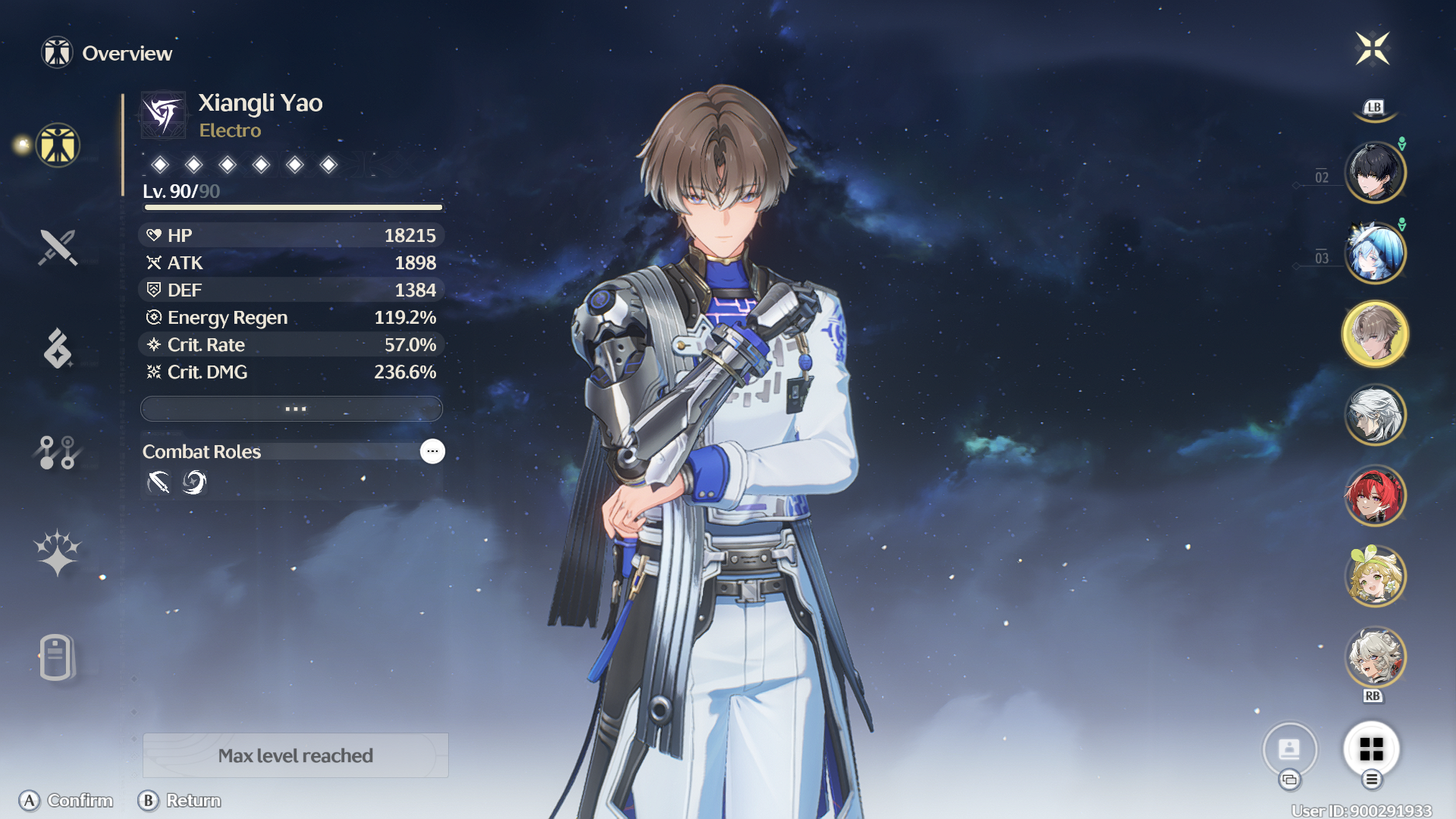Open the bottom sidebar profile tab

click(56, 657)
